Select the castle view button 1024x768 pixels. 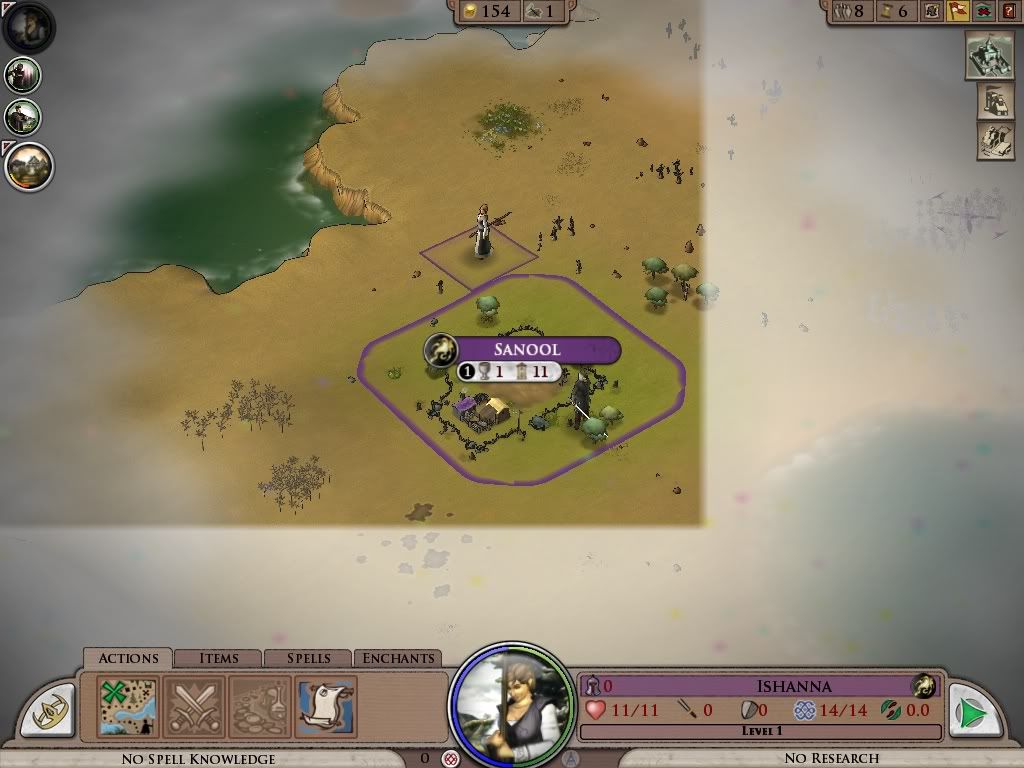tap(989, 55)
